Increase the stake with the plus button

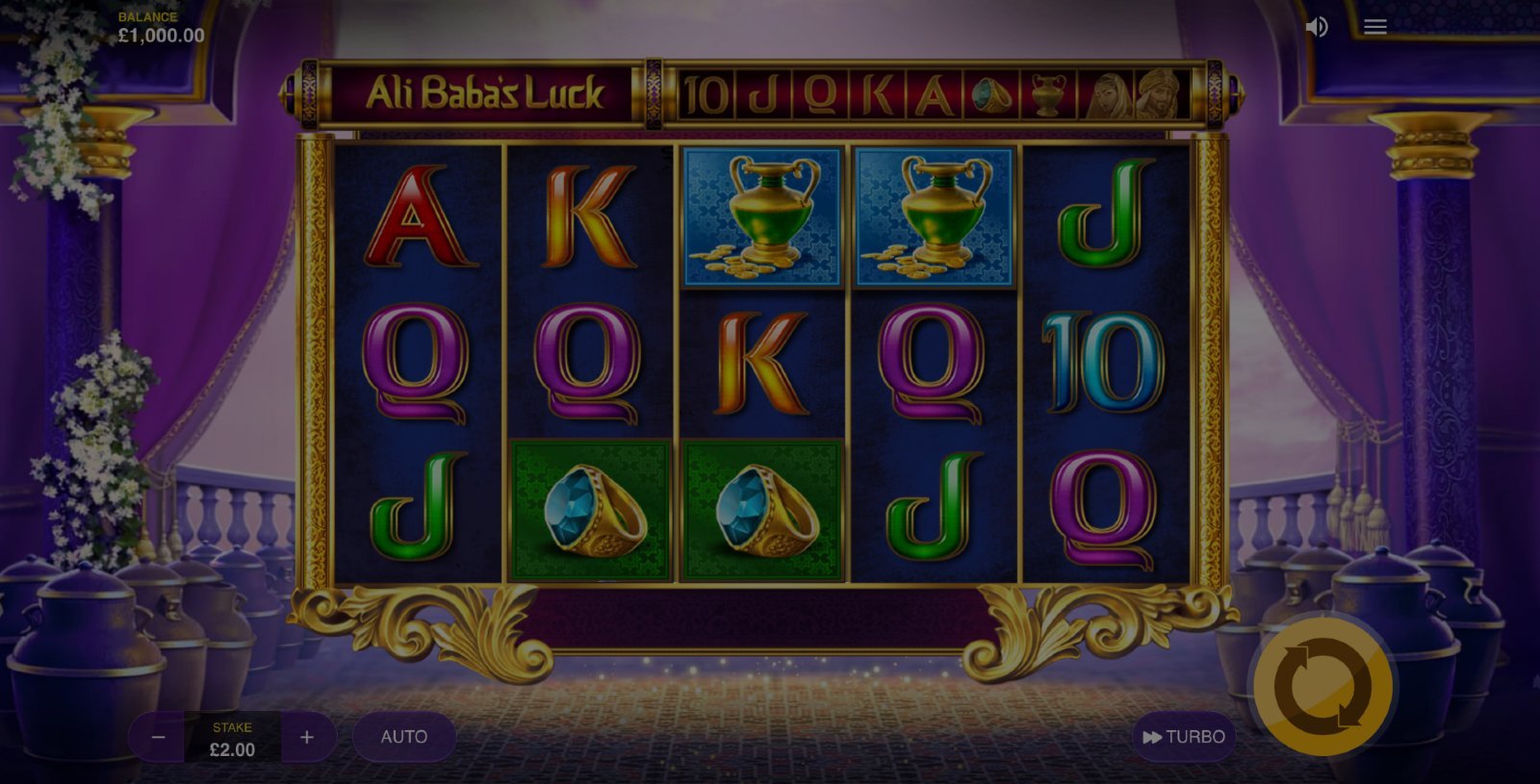(x=307, y=737)
